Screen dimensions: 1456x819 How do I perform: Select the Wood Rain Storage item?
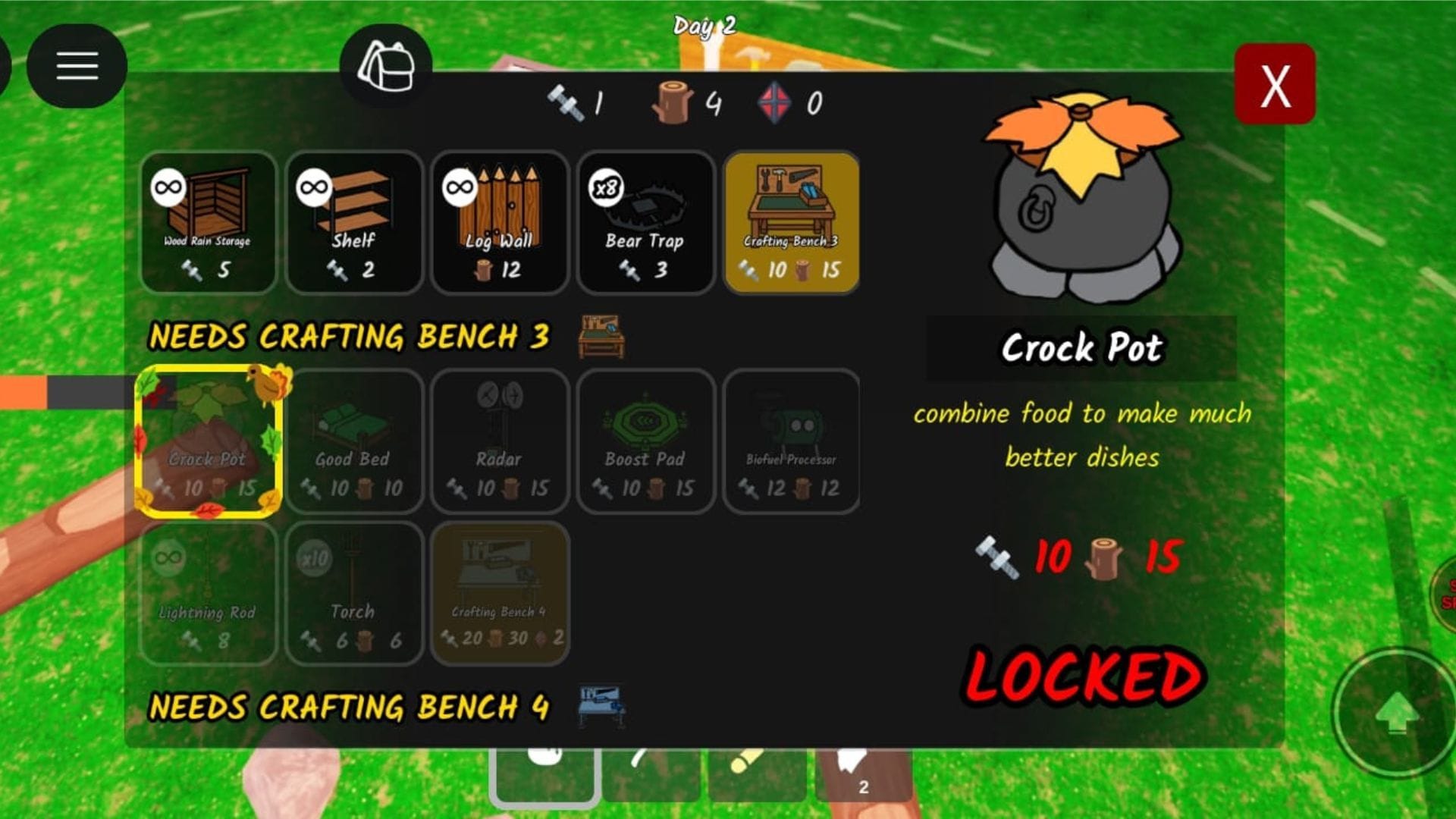pos(208,222)
